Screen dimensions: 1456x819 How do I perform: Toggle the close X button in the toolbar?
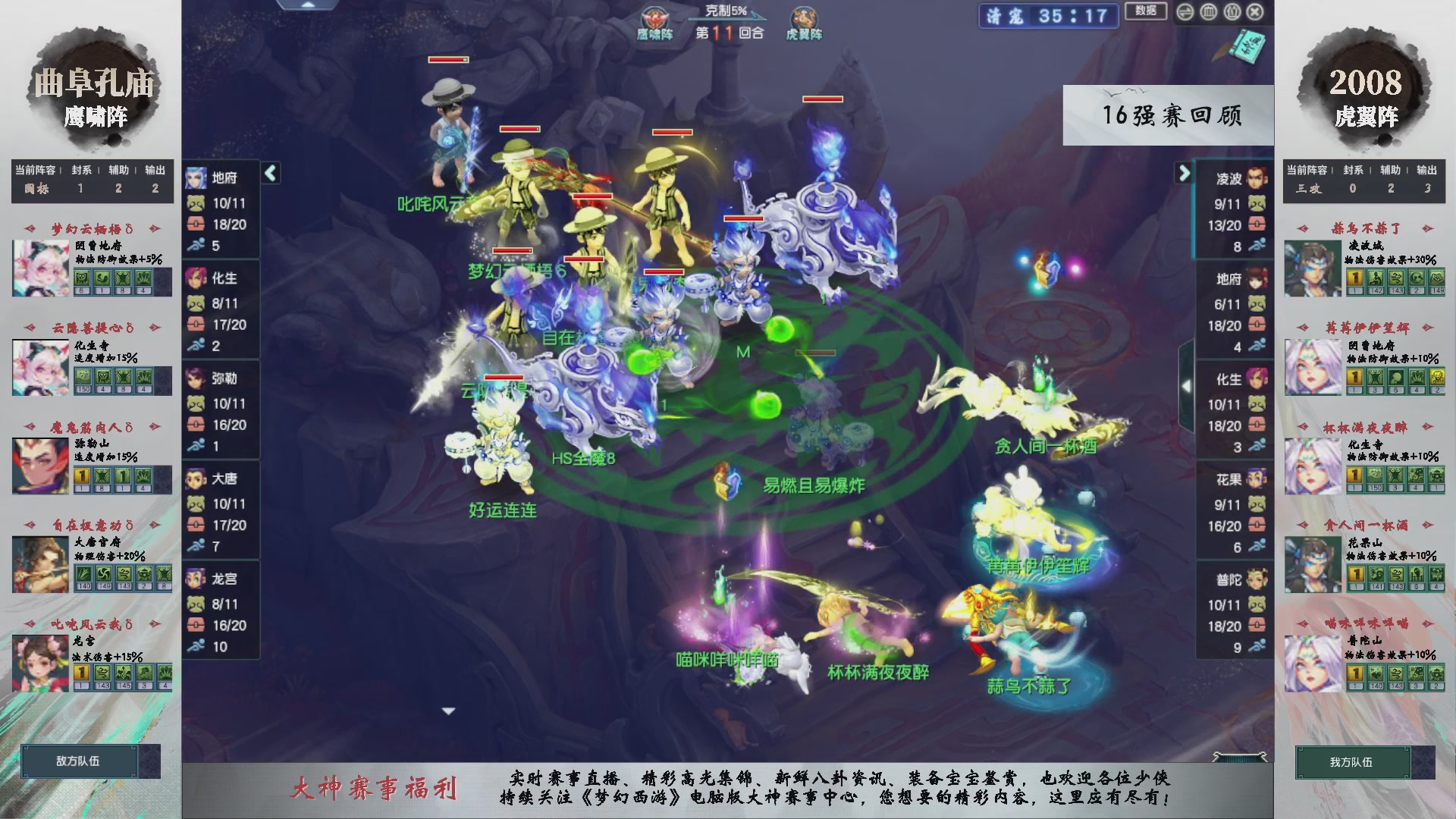click(1255, 13)
